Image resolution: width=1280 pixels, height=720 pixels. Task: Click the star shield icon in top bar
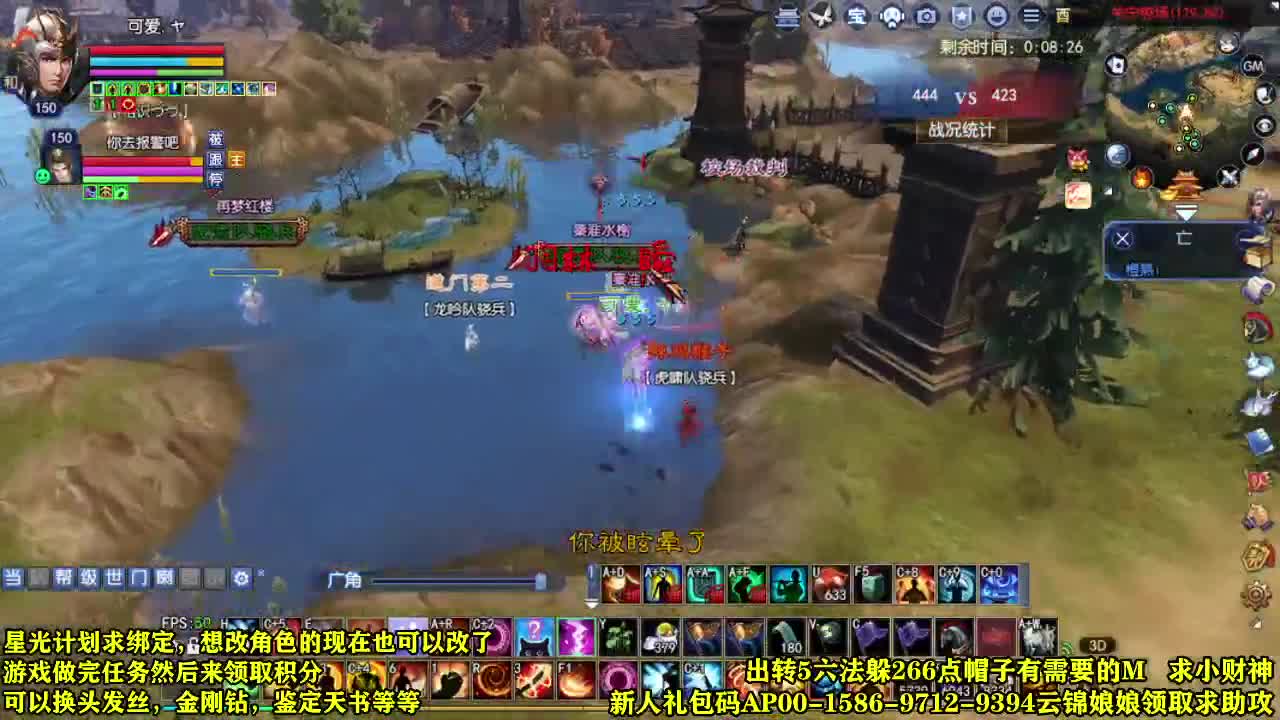[960, 16]
